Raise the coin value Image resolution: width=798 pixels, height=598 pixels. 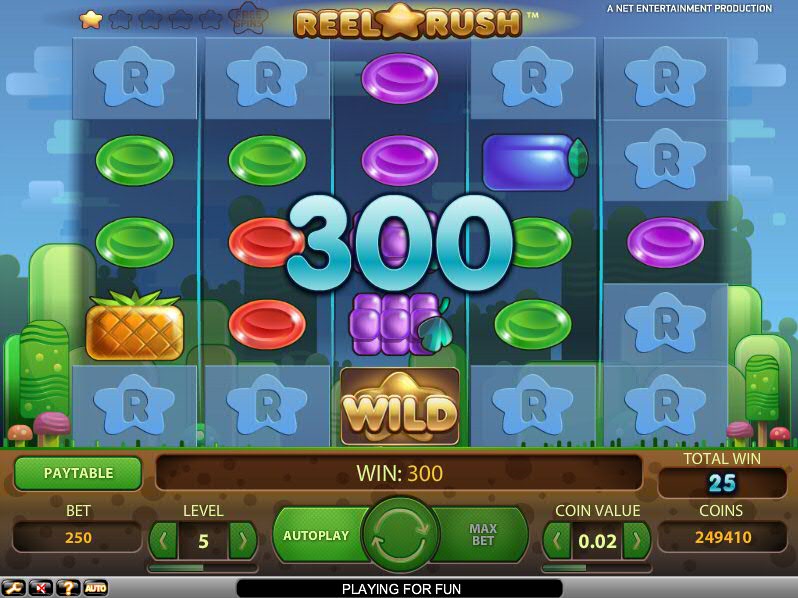[x=636, y=541]
